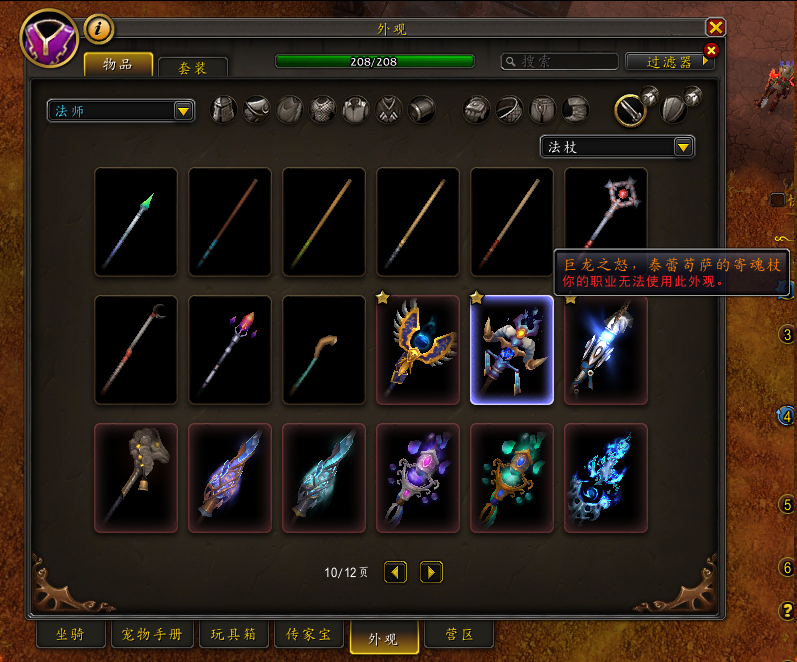Choose the green-orb ornate staff appearance
This screenshot has width=797, height=662.
point(512,477)
